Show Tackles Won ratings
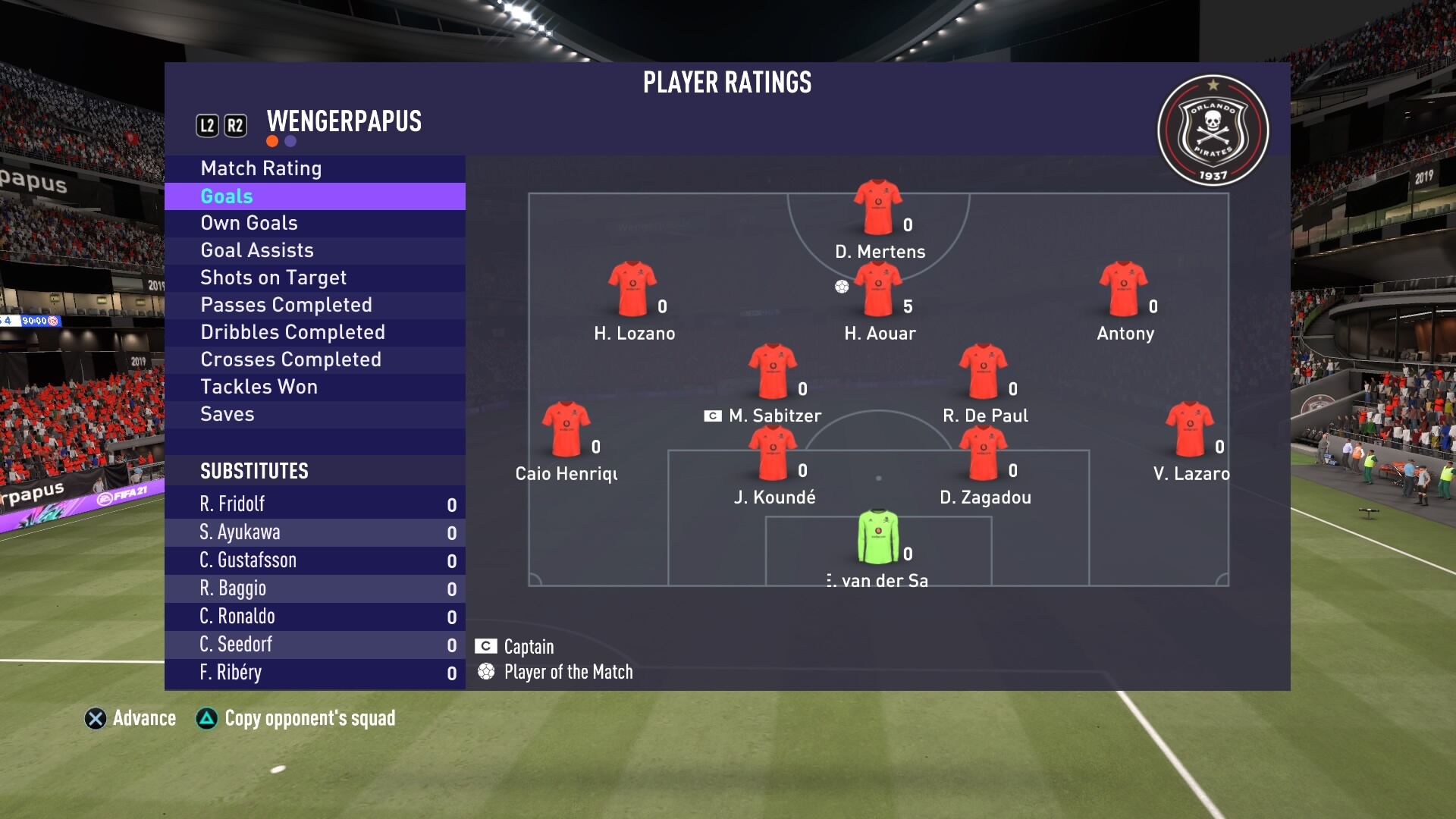The height and width of the screenshot is (819, 1456). coord(259,387)
